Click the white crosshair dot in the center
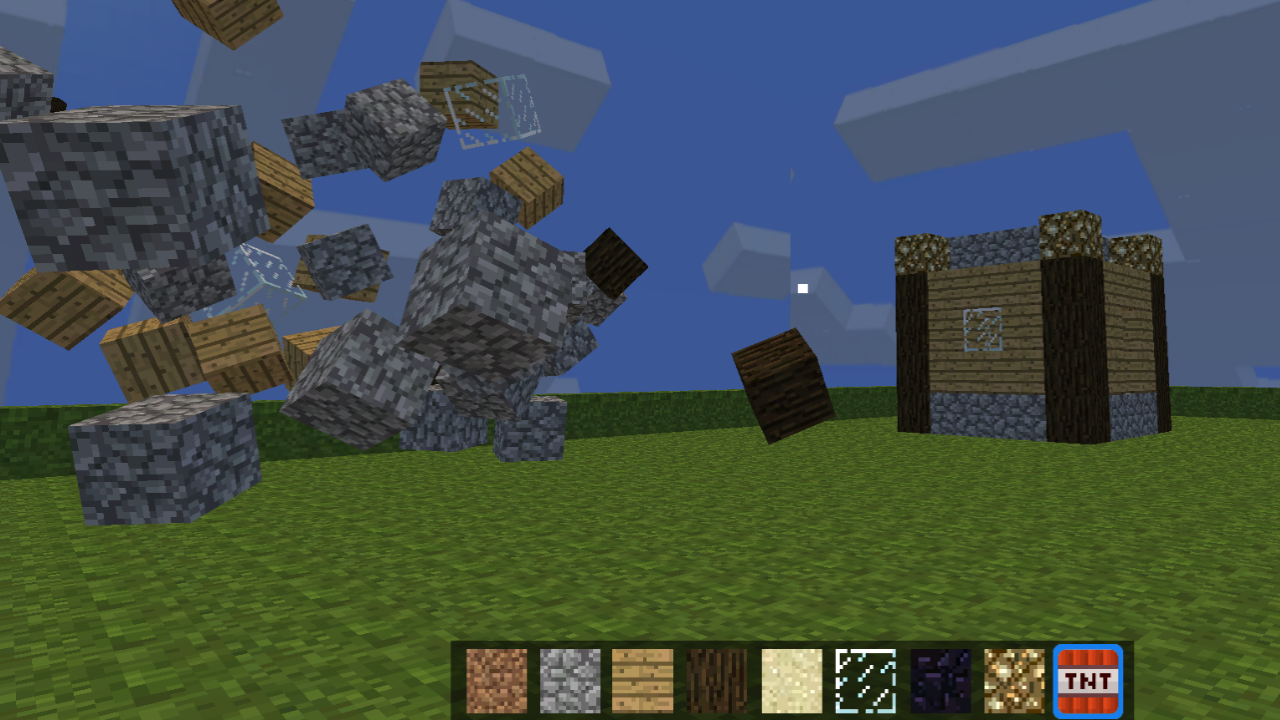This screenshot has height=720, width=1280. (801, 288)
